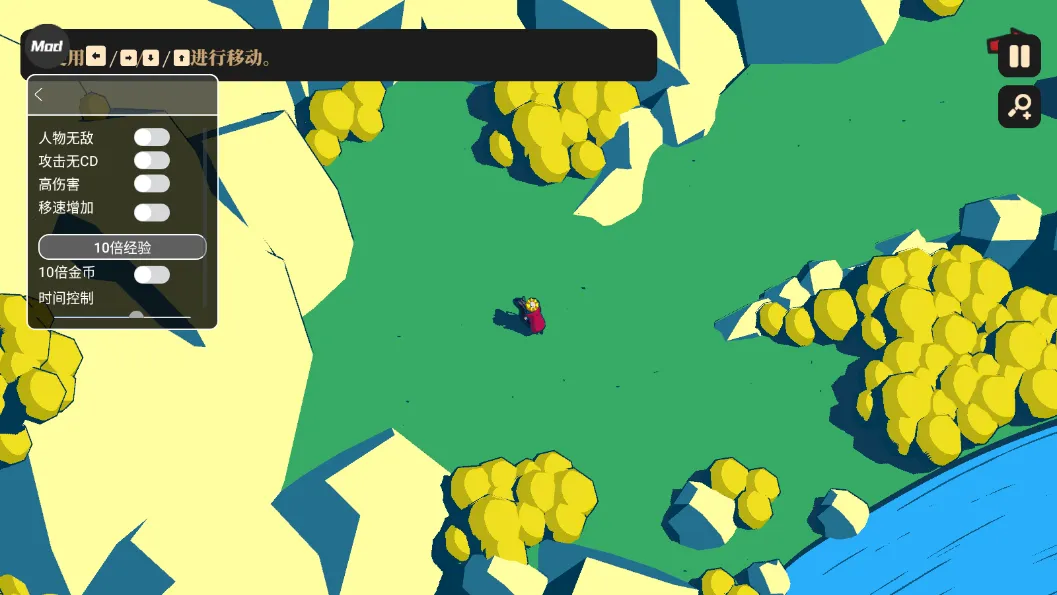This screenshot has width=1057, height=595.
Task: Click the round Mod overlay badge
Action: (46, 46)
